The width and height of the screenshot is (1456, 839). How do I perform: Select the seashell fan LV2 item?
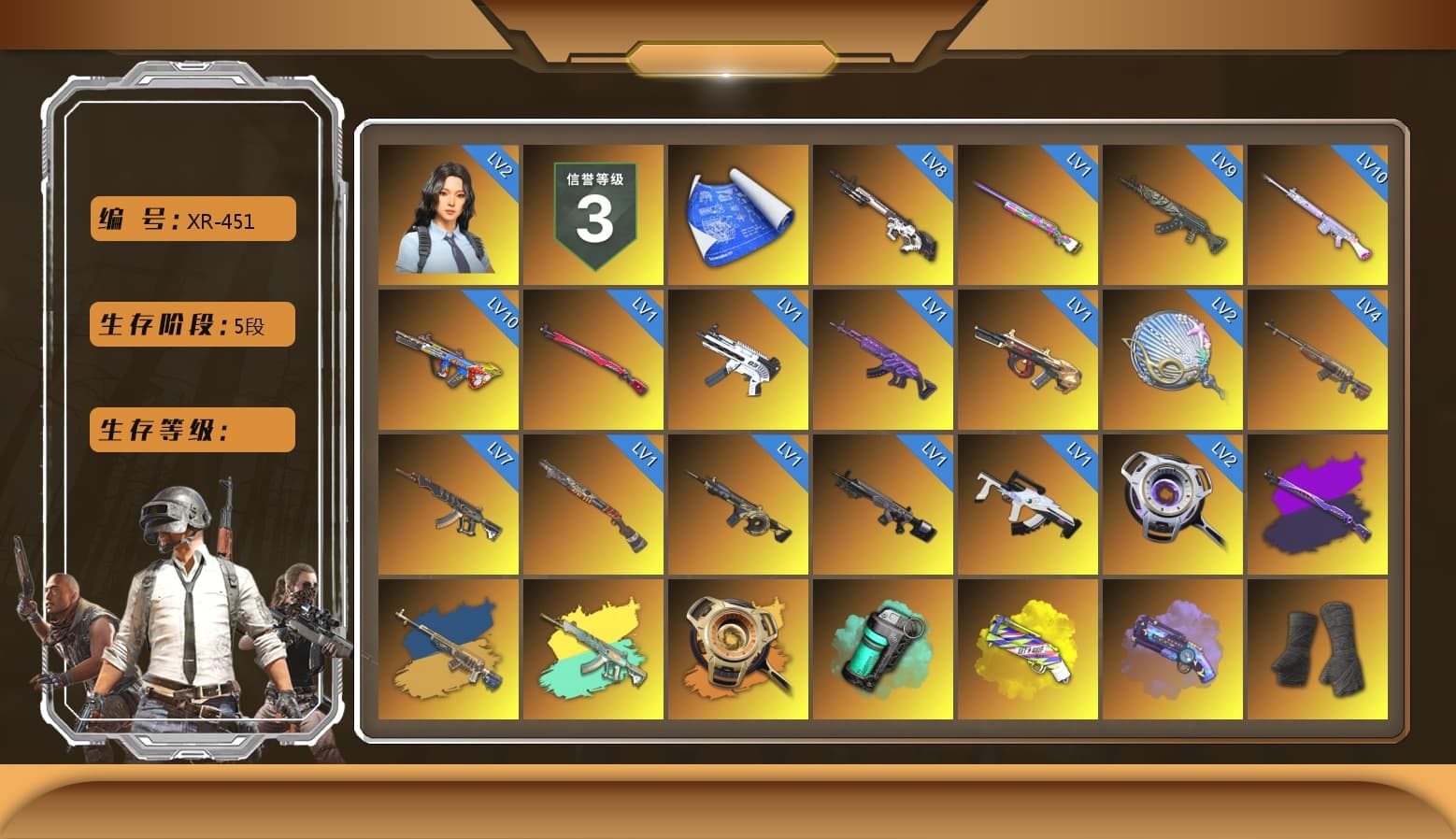point(1173,360)
